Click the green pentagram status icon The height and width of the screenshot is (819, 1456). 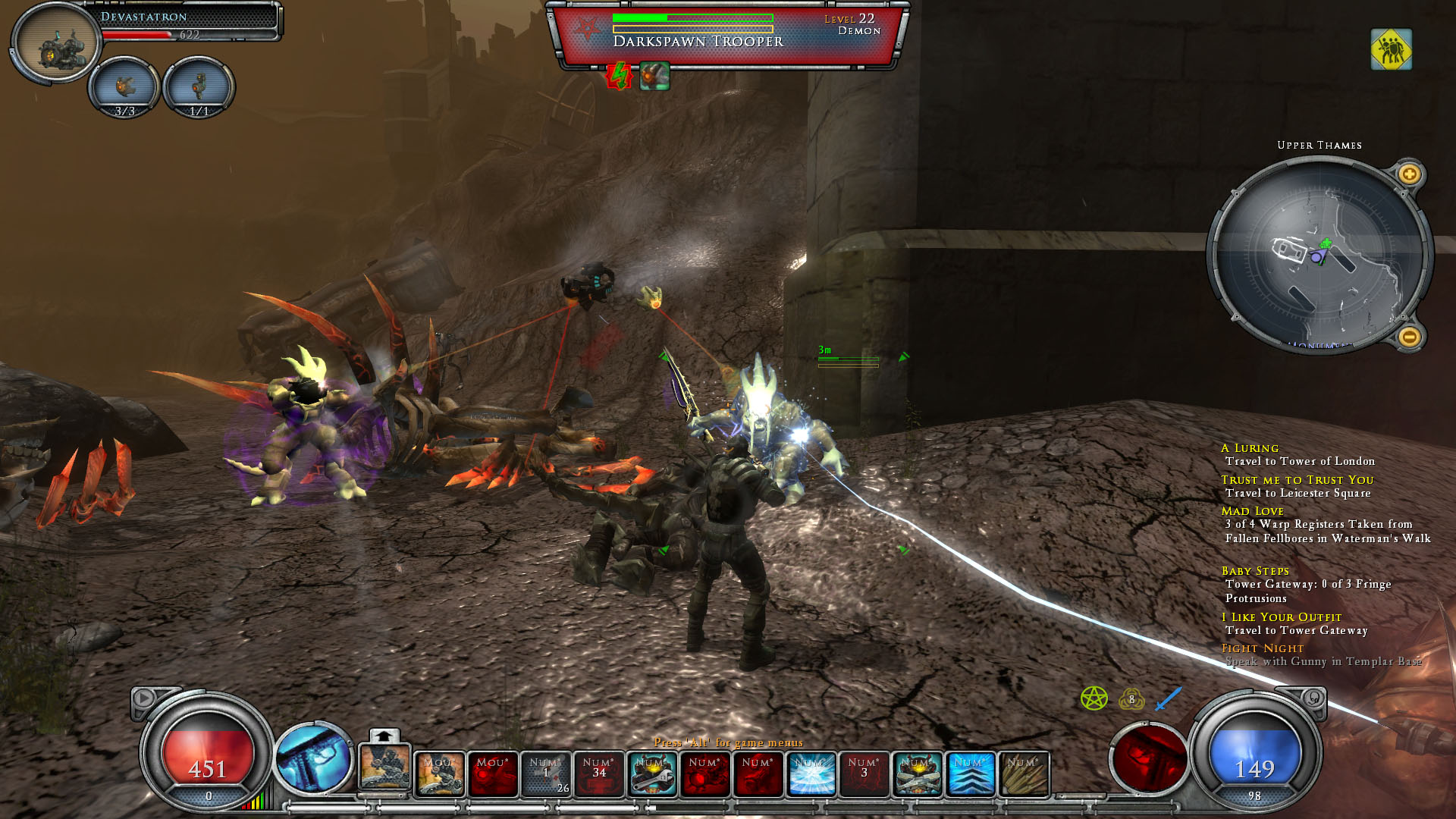[1094, 698]
